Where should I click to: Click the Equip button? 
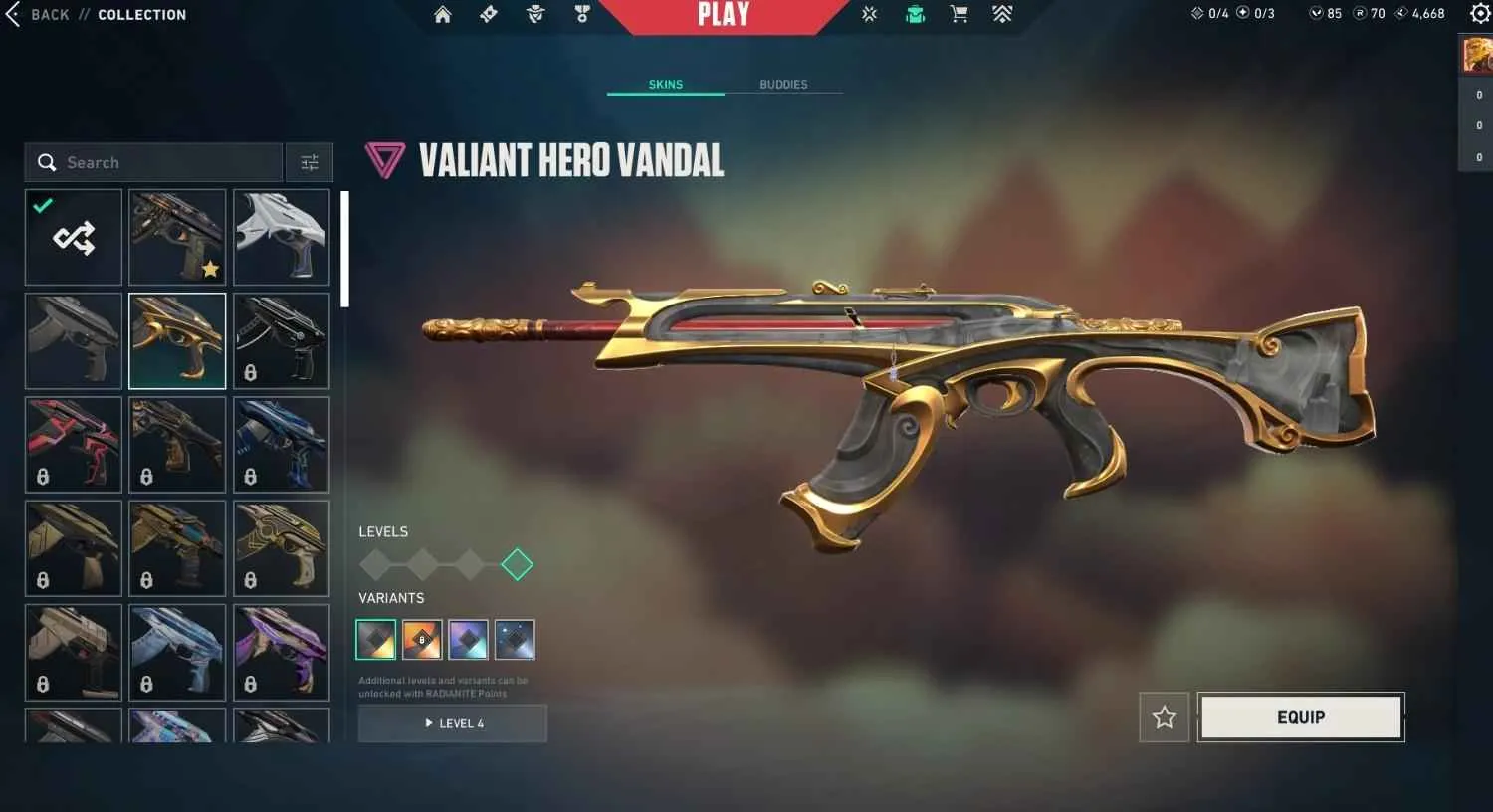coord(1300,716)
